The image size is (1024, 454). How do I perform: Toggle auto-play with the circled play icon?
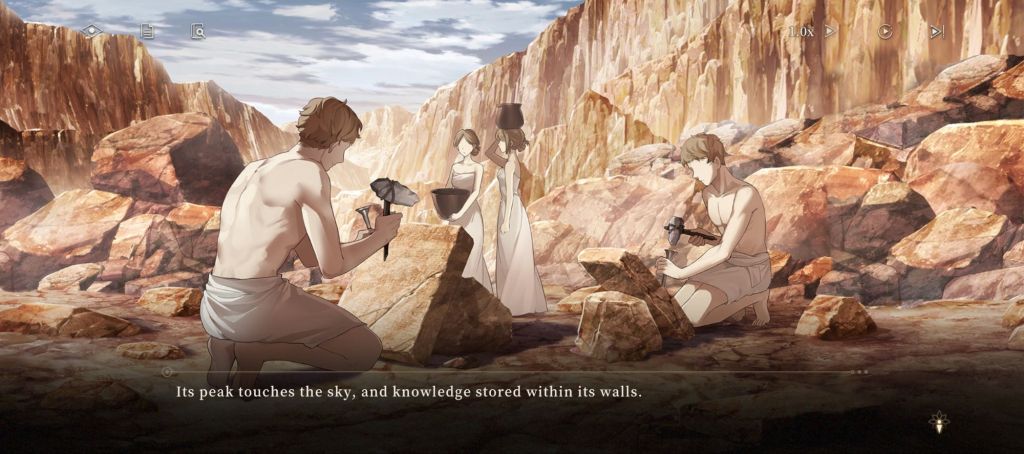885,31
